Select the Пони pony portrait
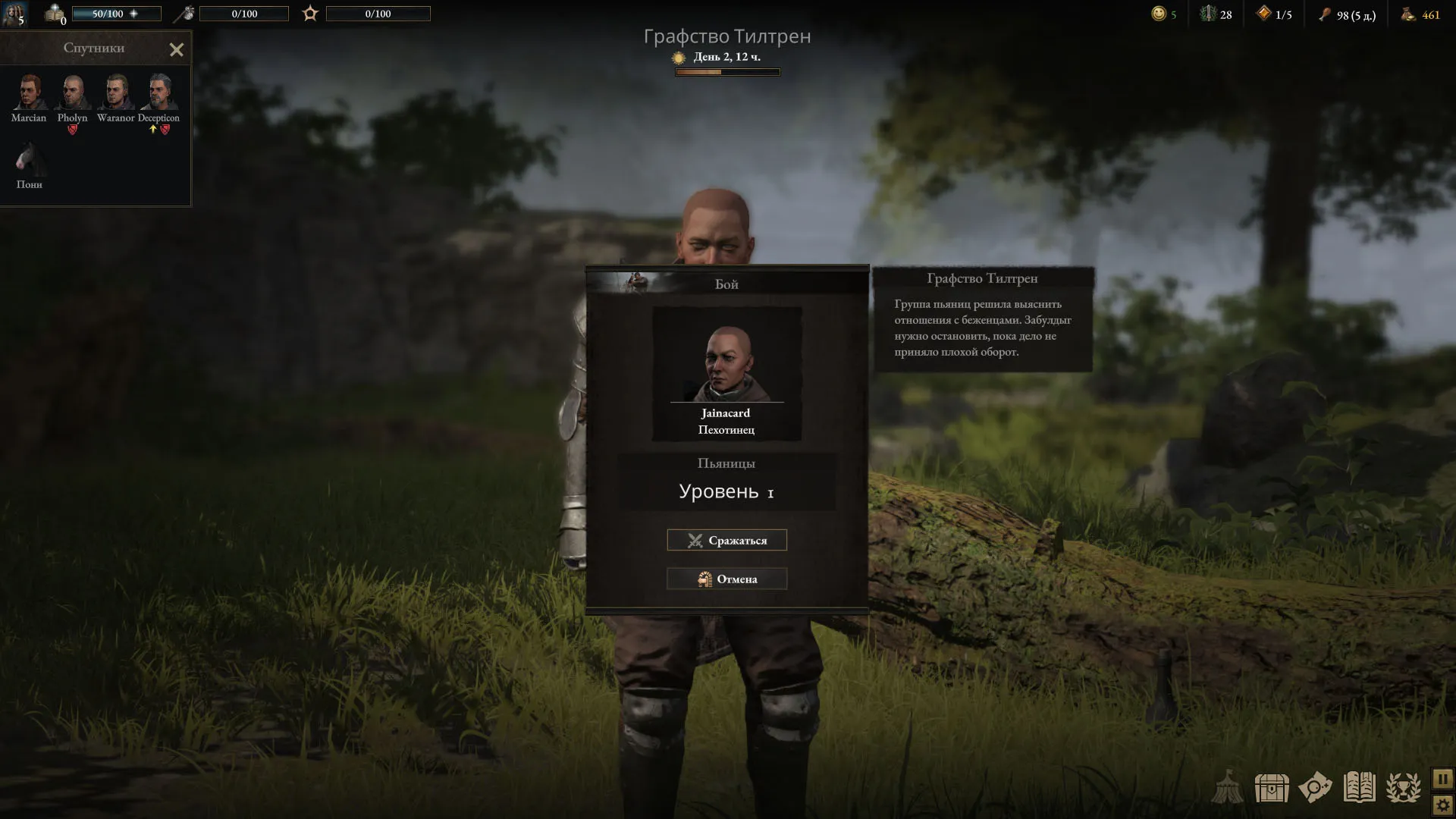1456x819 pixels. pos(29,160)
